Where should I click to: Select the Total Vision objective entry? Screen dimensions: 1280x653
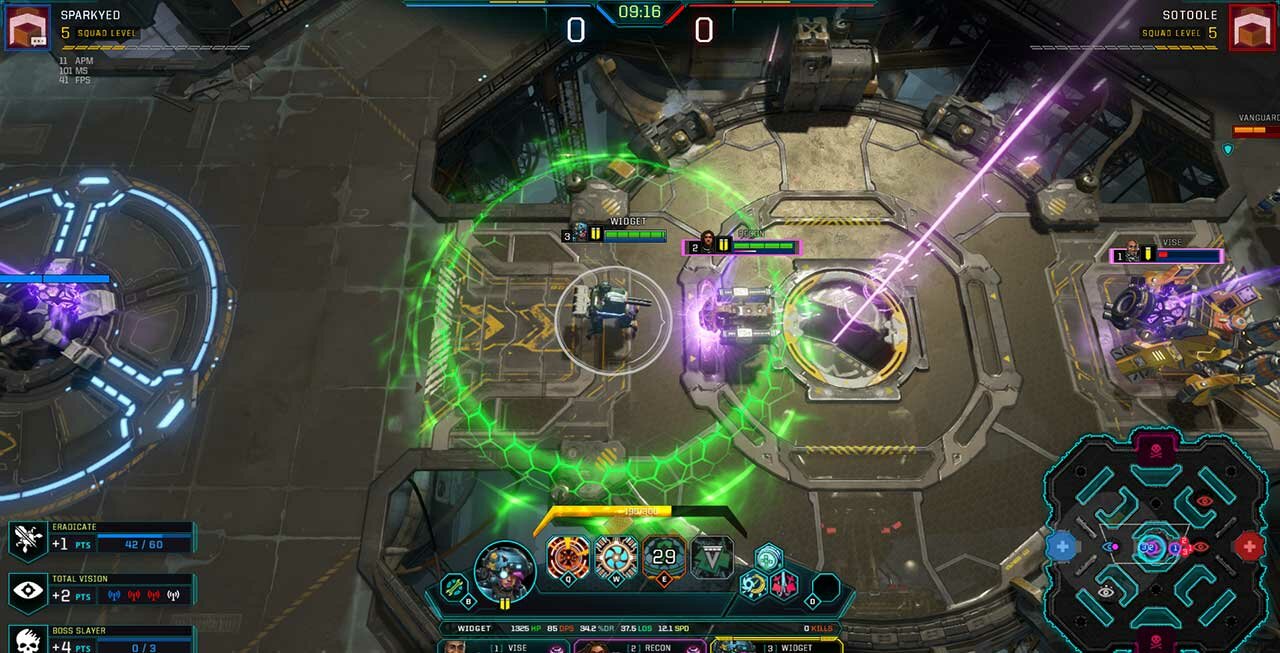pos(100,590)
